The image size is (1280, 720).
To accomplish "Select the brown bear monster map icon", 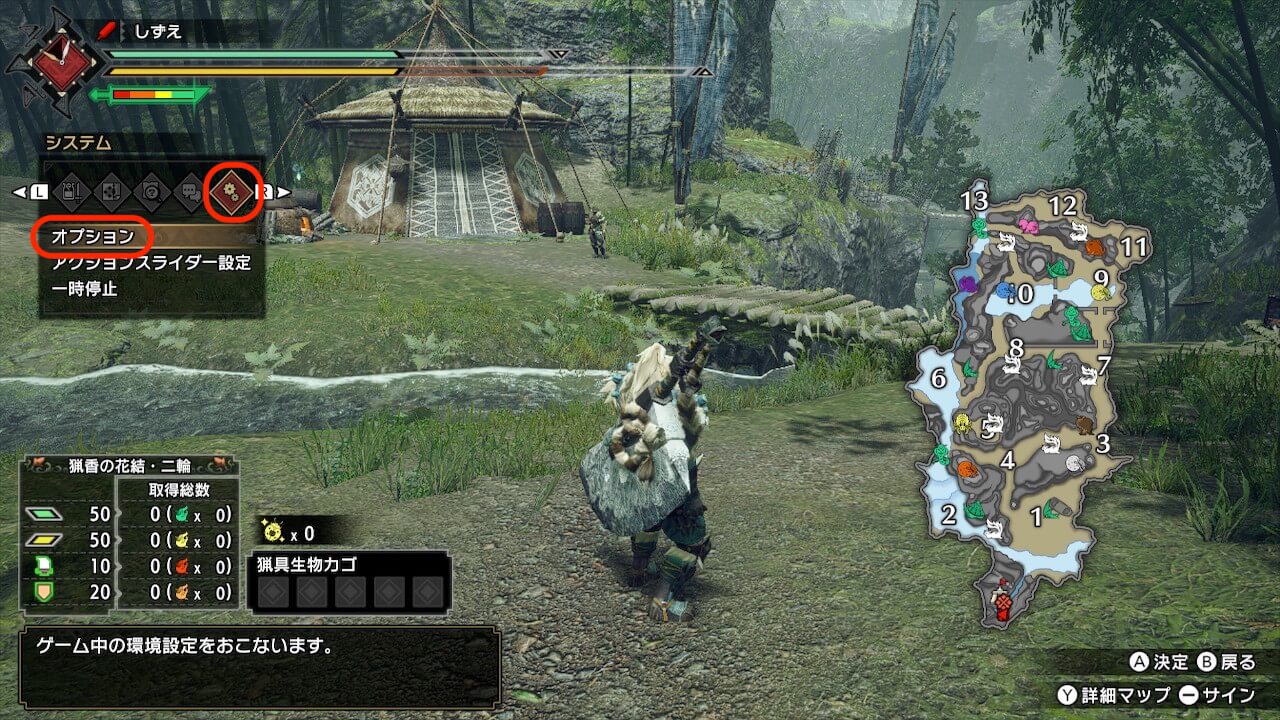I will (x=1084, y=426).
